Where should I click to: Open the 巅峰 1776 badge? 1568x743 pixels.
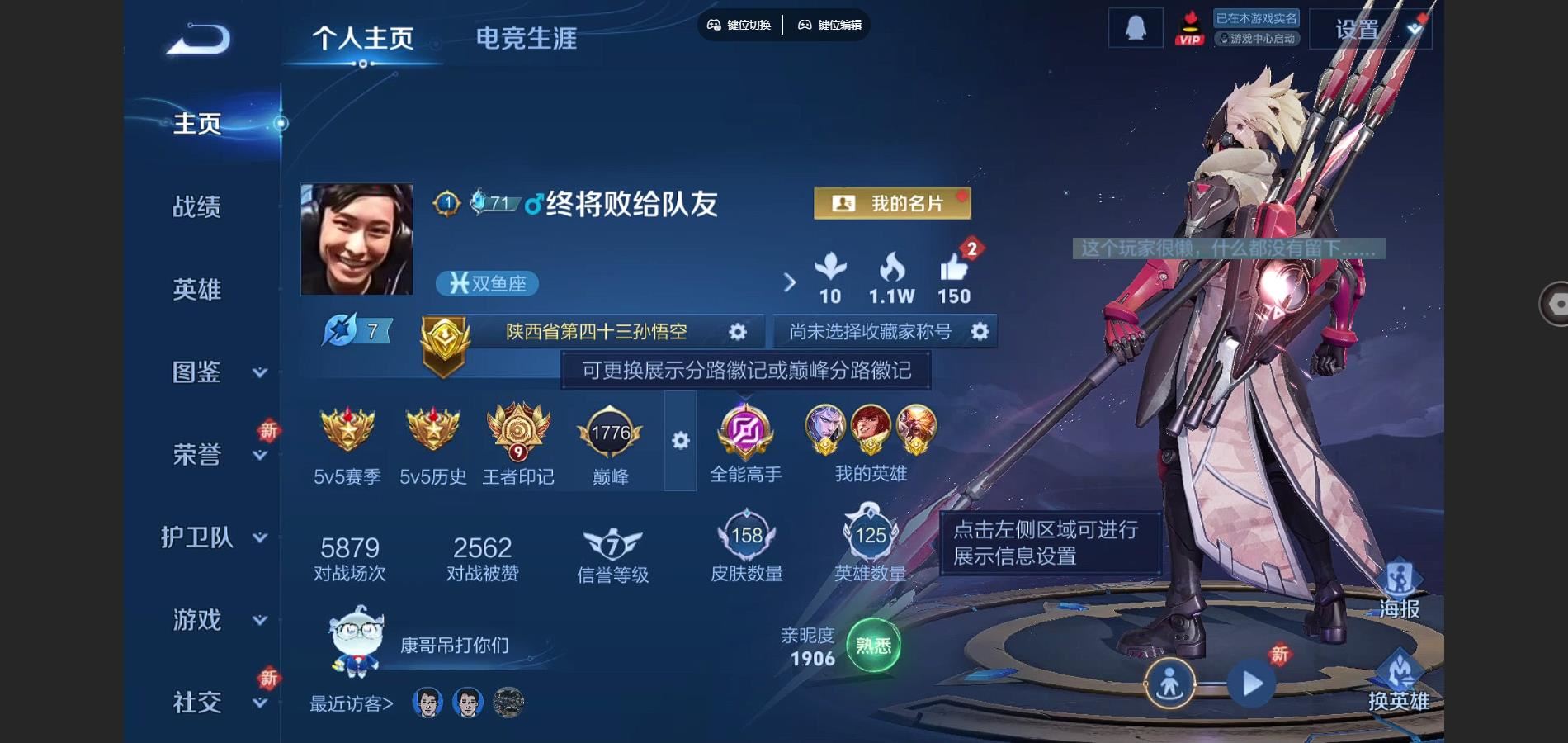(610, 433)
